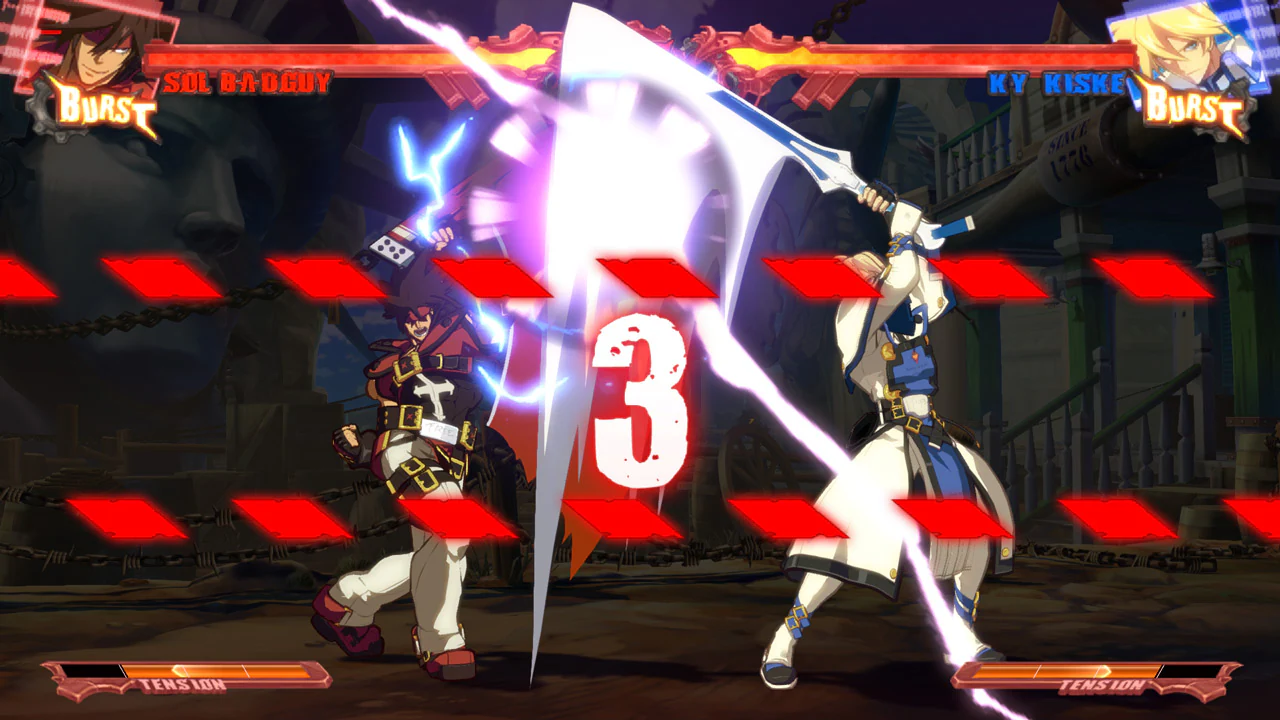Select the KY KISKE name label
This screenshot has width=1280, height=720.
[1055, 84]
